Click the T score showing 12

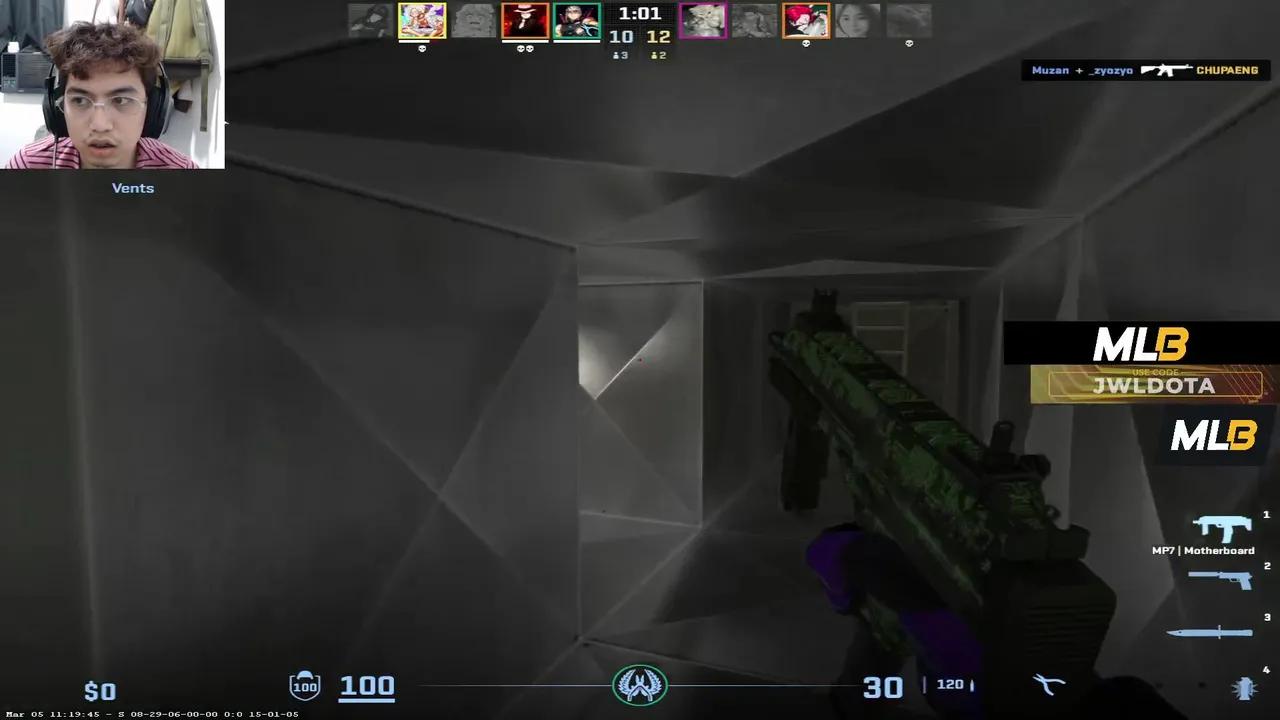658,35
